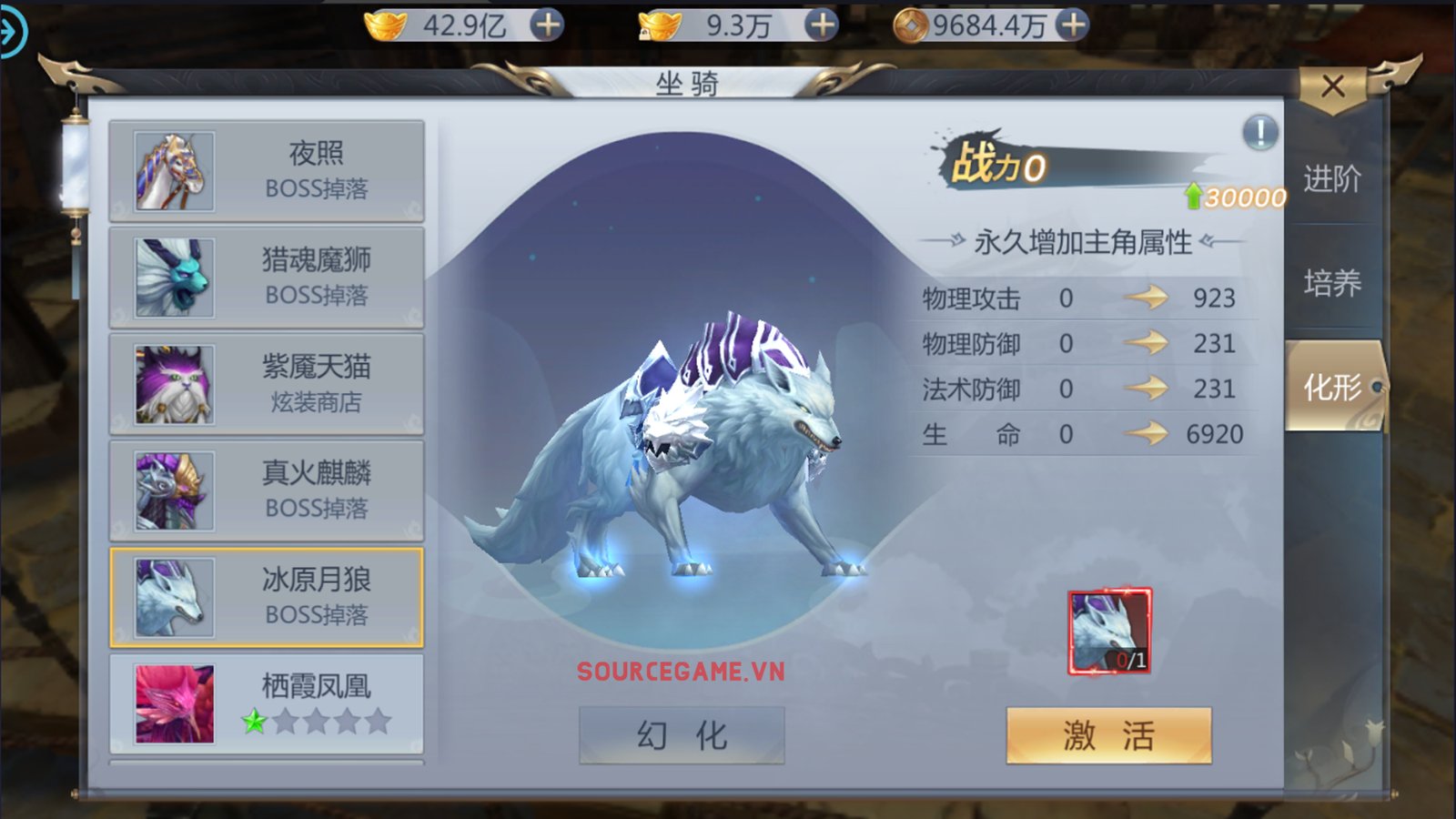Add copper coins with plus button
Screen dimensions: 1456x819
tap(1073, 25)
